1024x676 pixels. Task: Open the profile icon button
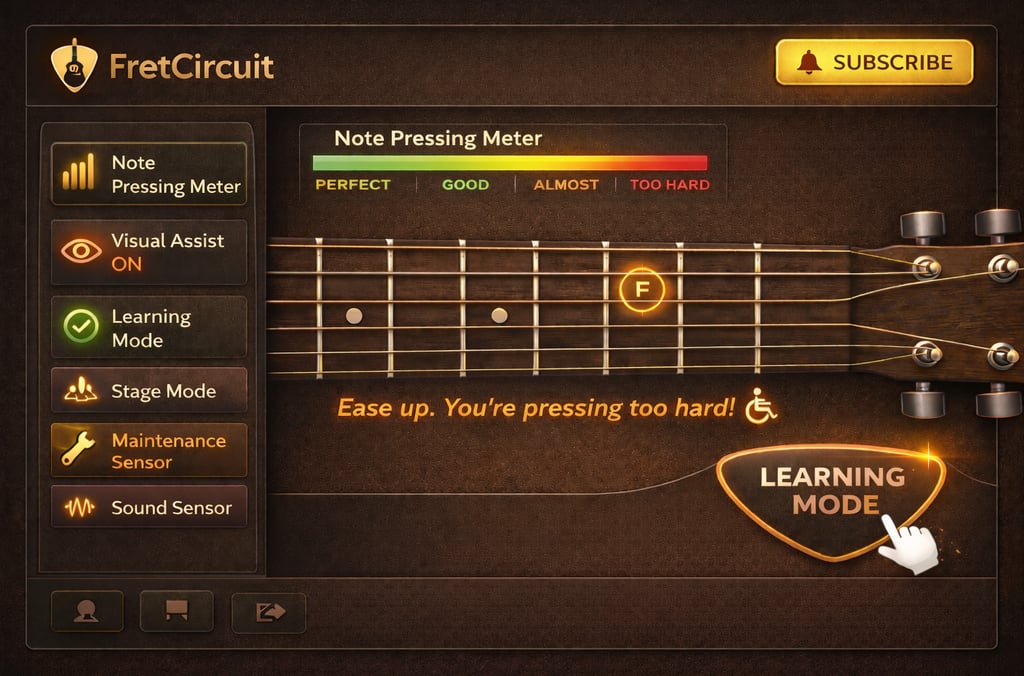[x=86, y=611]
